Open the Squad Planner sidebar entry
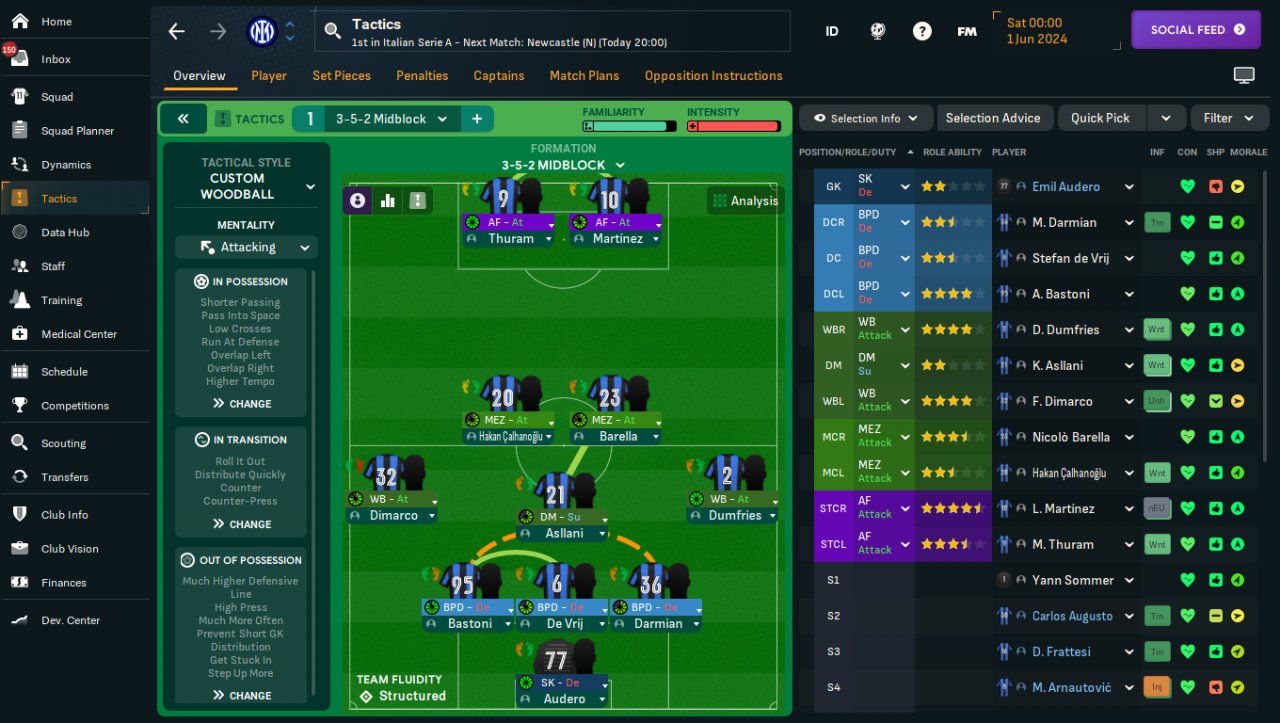 click(x=77, y=131)
